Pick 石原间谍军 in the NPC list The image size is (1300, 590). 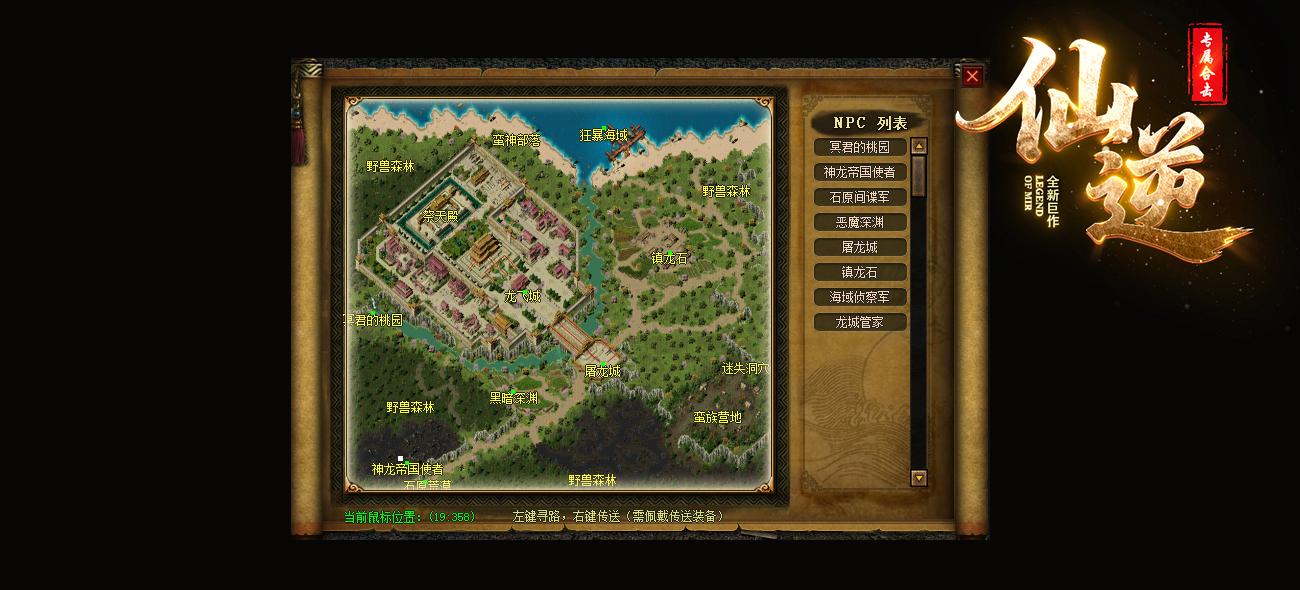[x=860, y=197]
